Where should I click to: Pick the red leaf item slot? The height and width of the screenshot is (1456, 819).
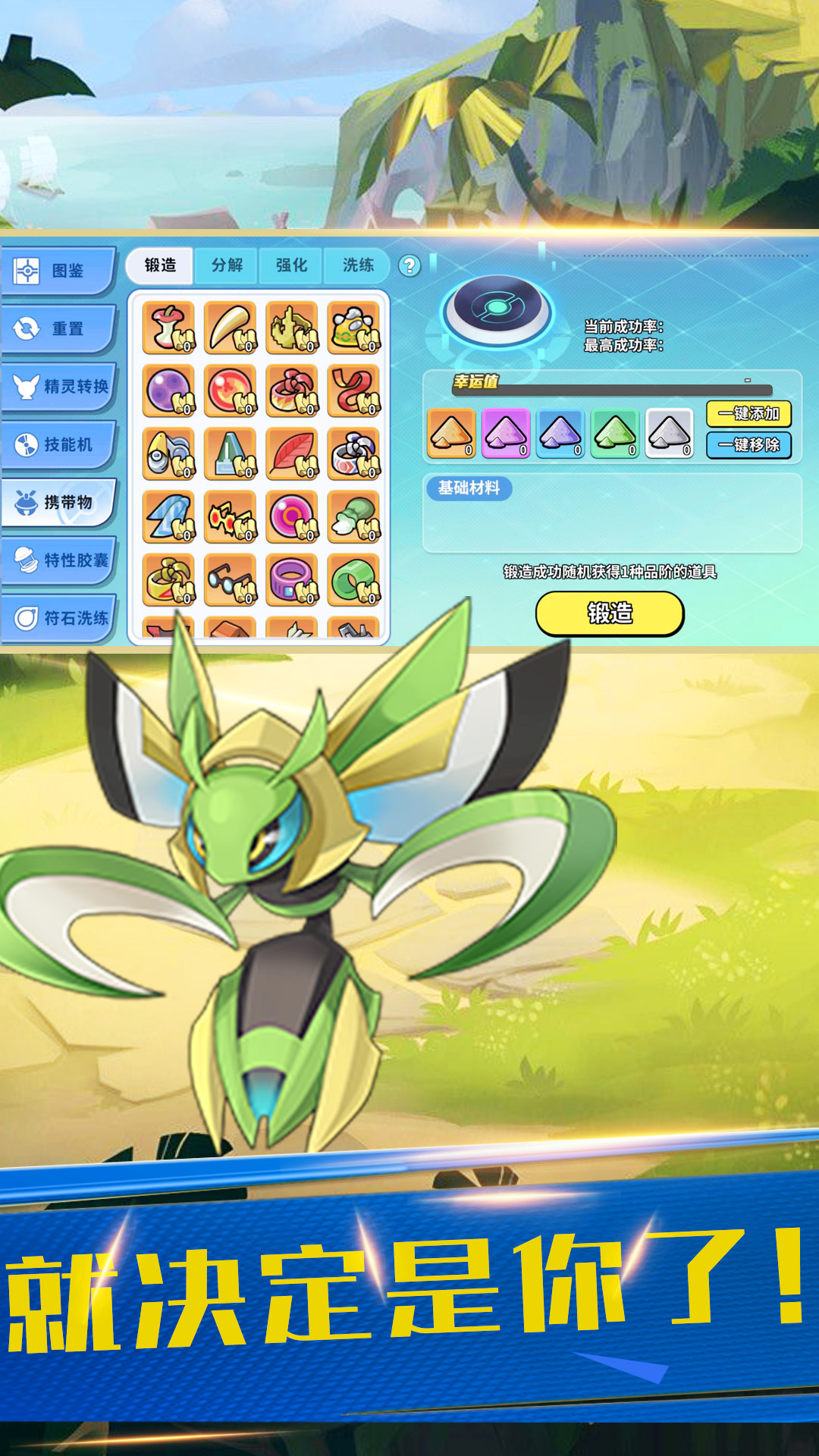click(292, 454)
